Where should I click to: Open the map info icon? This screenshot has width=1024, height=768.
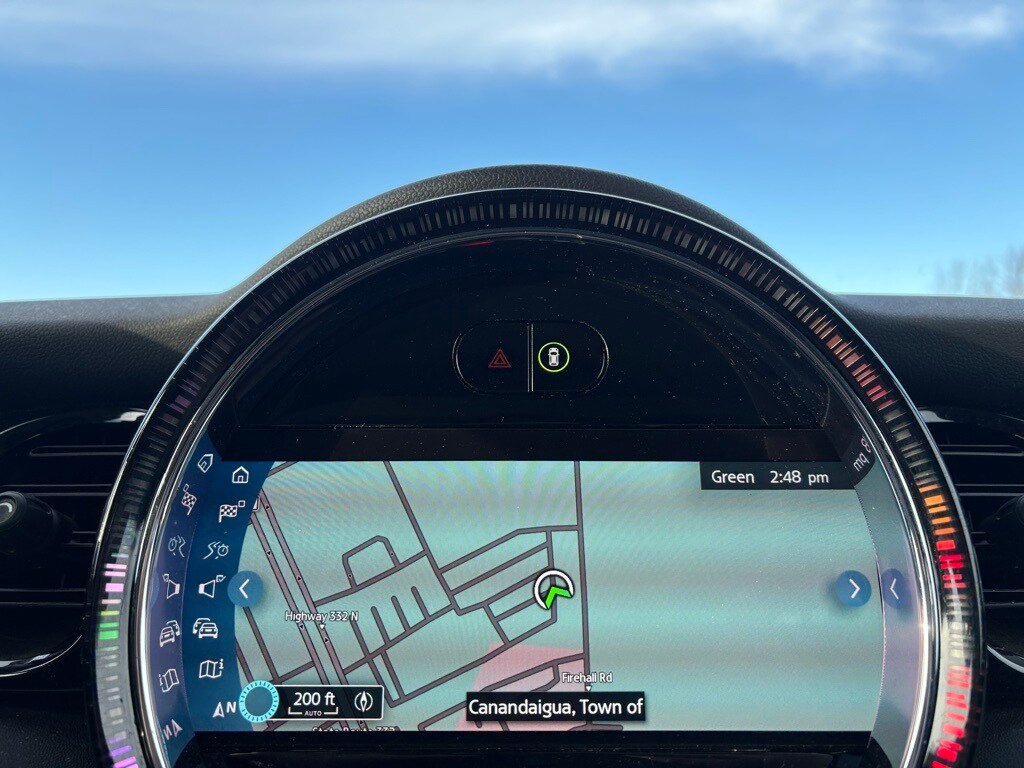210,668
